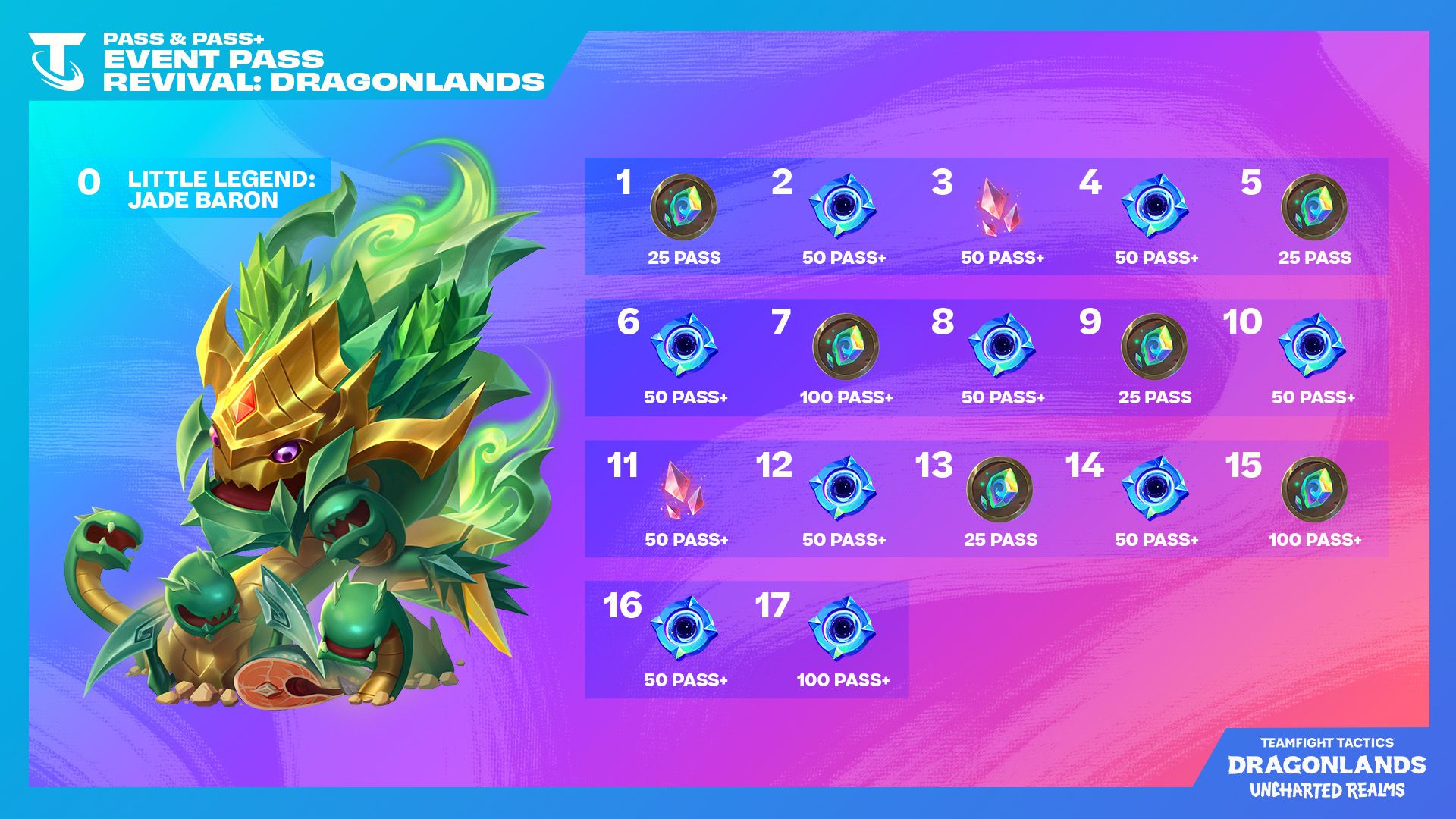Select the tier 10 blue orb reward
Screen dimensions: 1456x819
click(x=1311, y=346)
